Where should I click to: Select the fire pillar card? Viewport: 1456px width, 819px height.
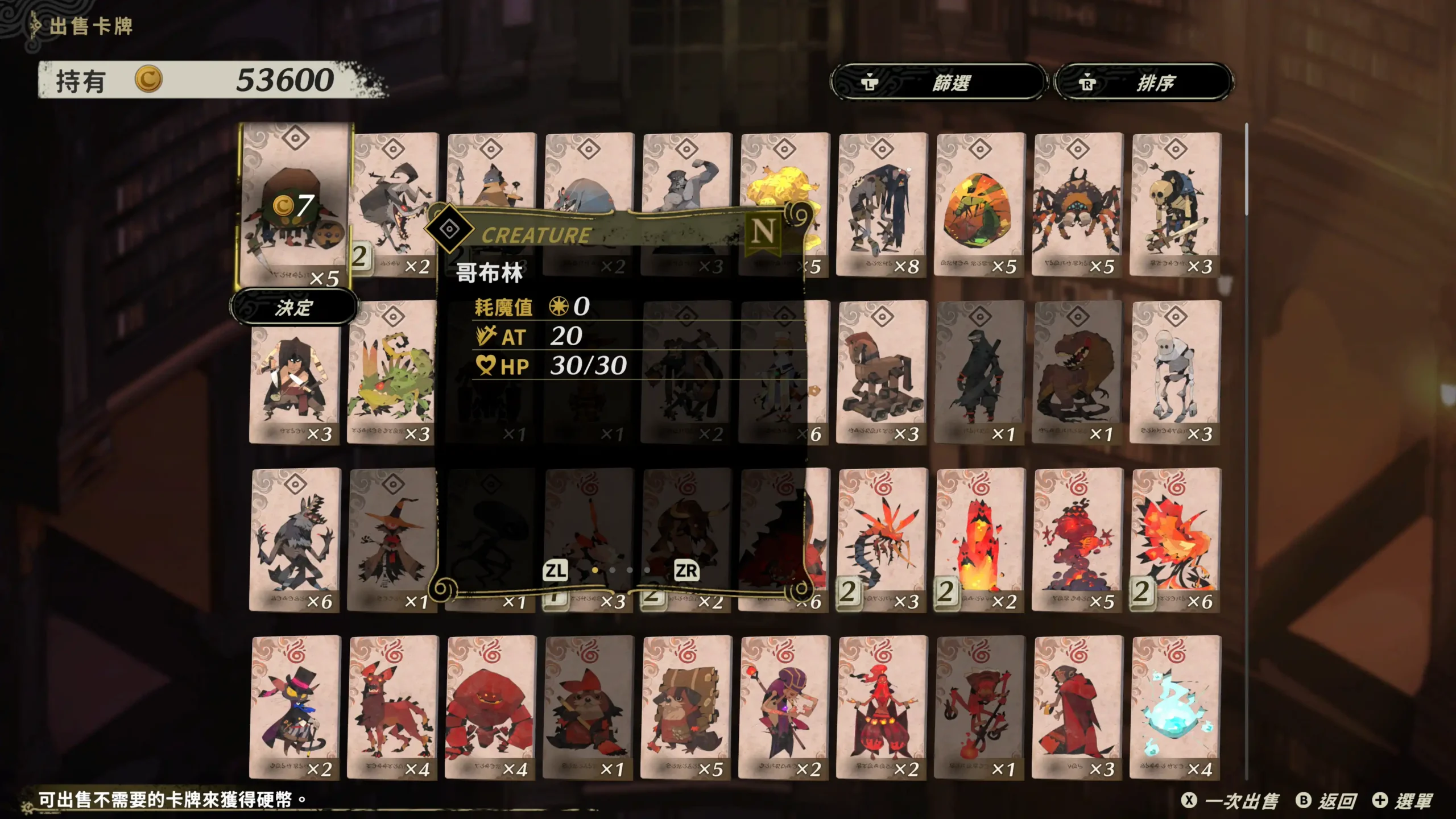[979, 540]
